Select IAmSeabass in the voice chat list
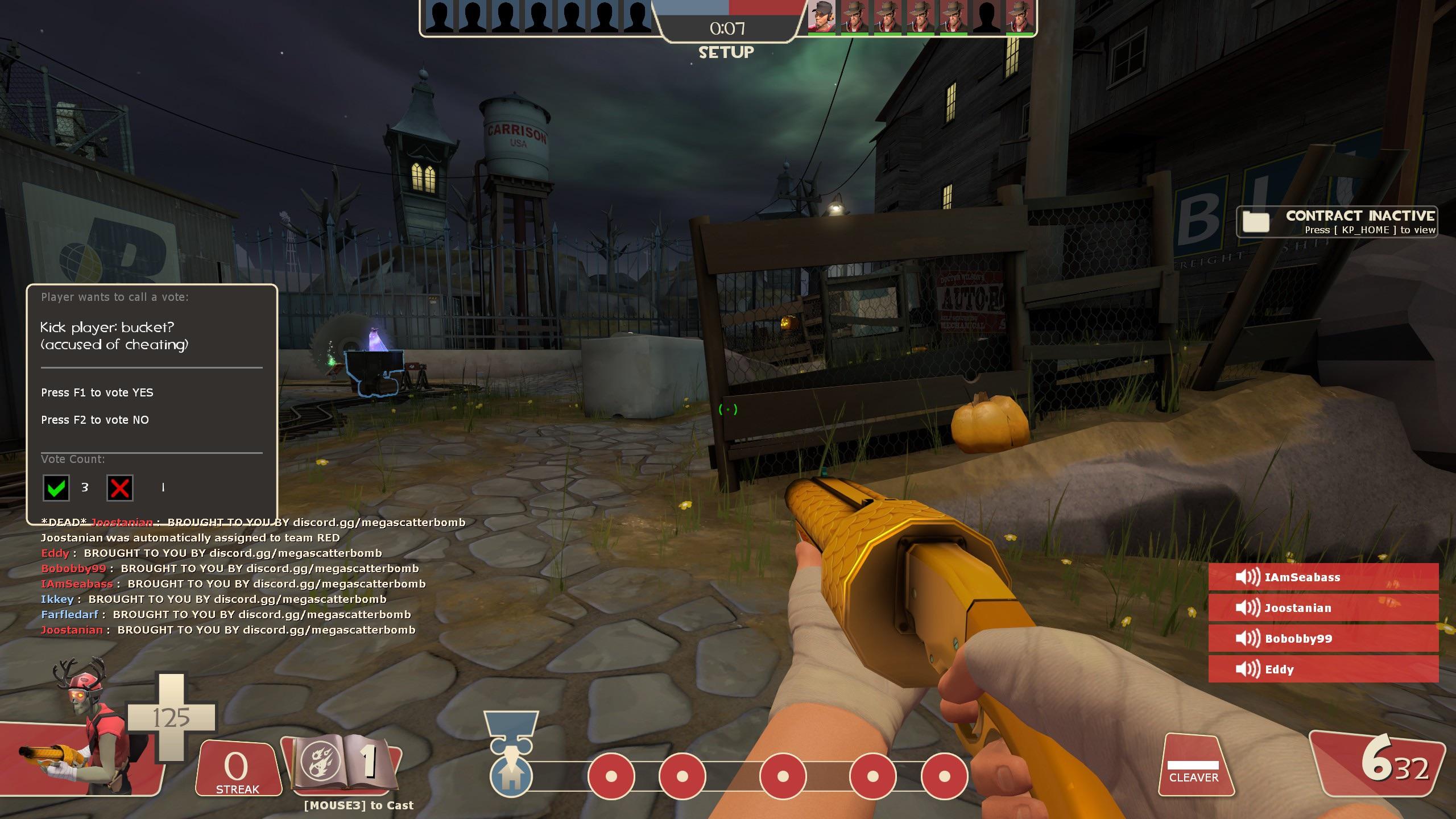 coord(1323,577)
